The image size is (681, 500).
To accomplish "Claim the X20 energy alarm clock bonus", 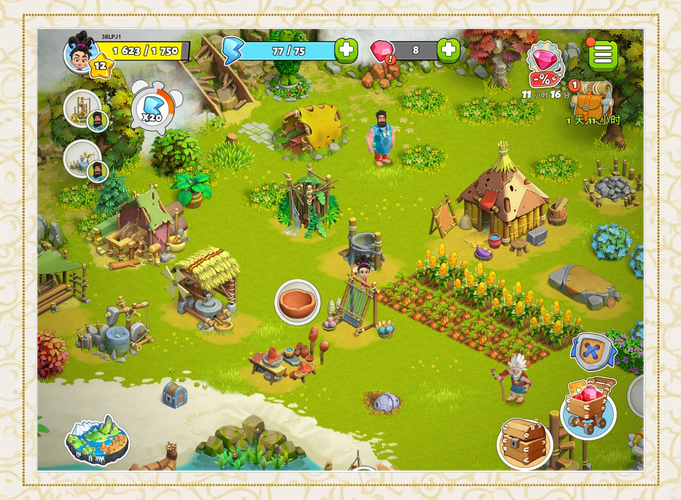I will [x=151, y=103].
